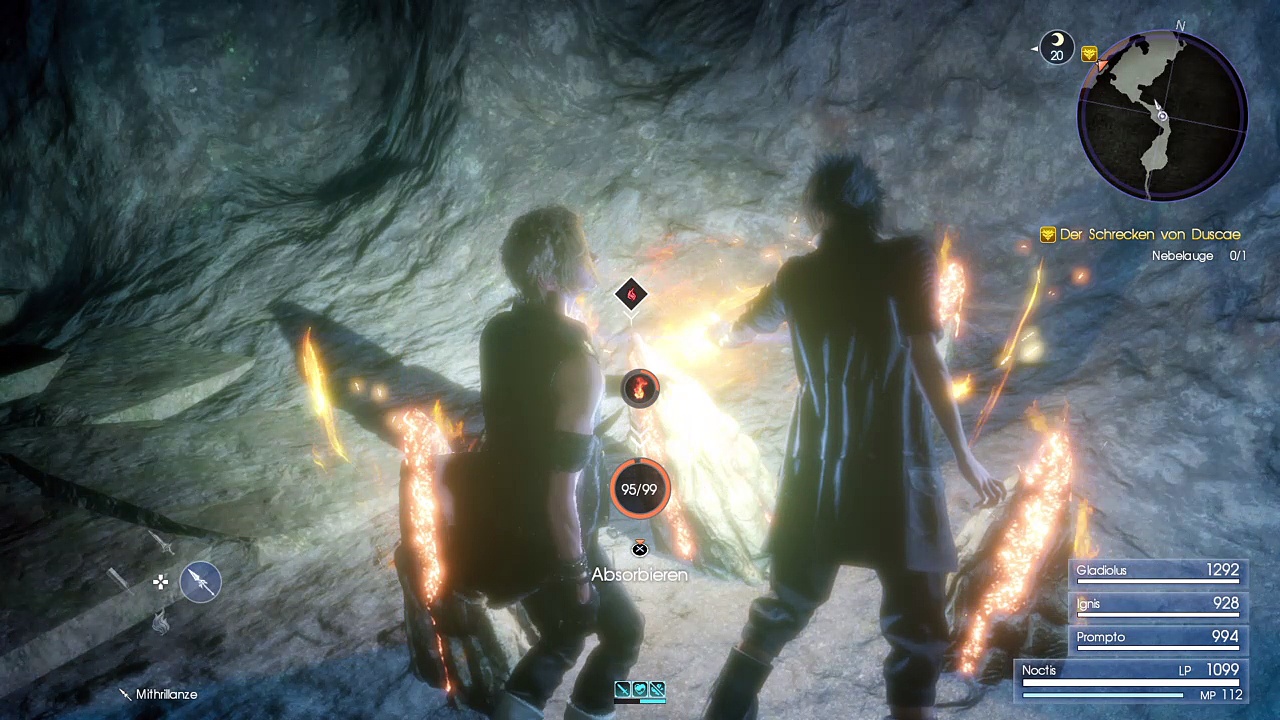Choose the greatsword weapon slot
Image resolution: width=1280 pixels, height=720 pixels.
click(119, 579)
